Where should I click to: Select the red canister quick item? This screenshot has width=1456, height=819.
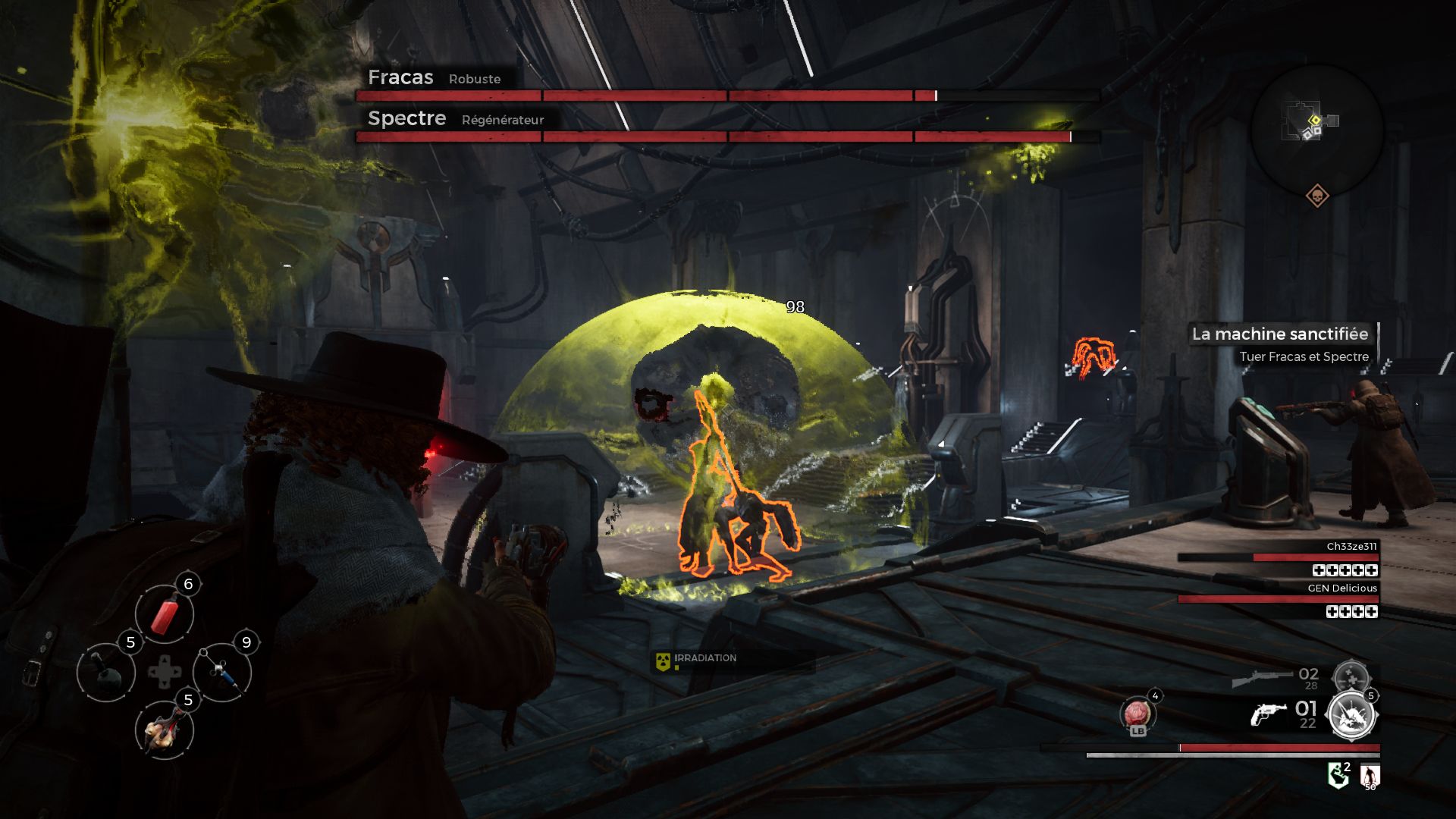pyautogui.click(x=165, y=613)
